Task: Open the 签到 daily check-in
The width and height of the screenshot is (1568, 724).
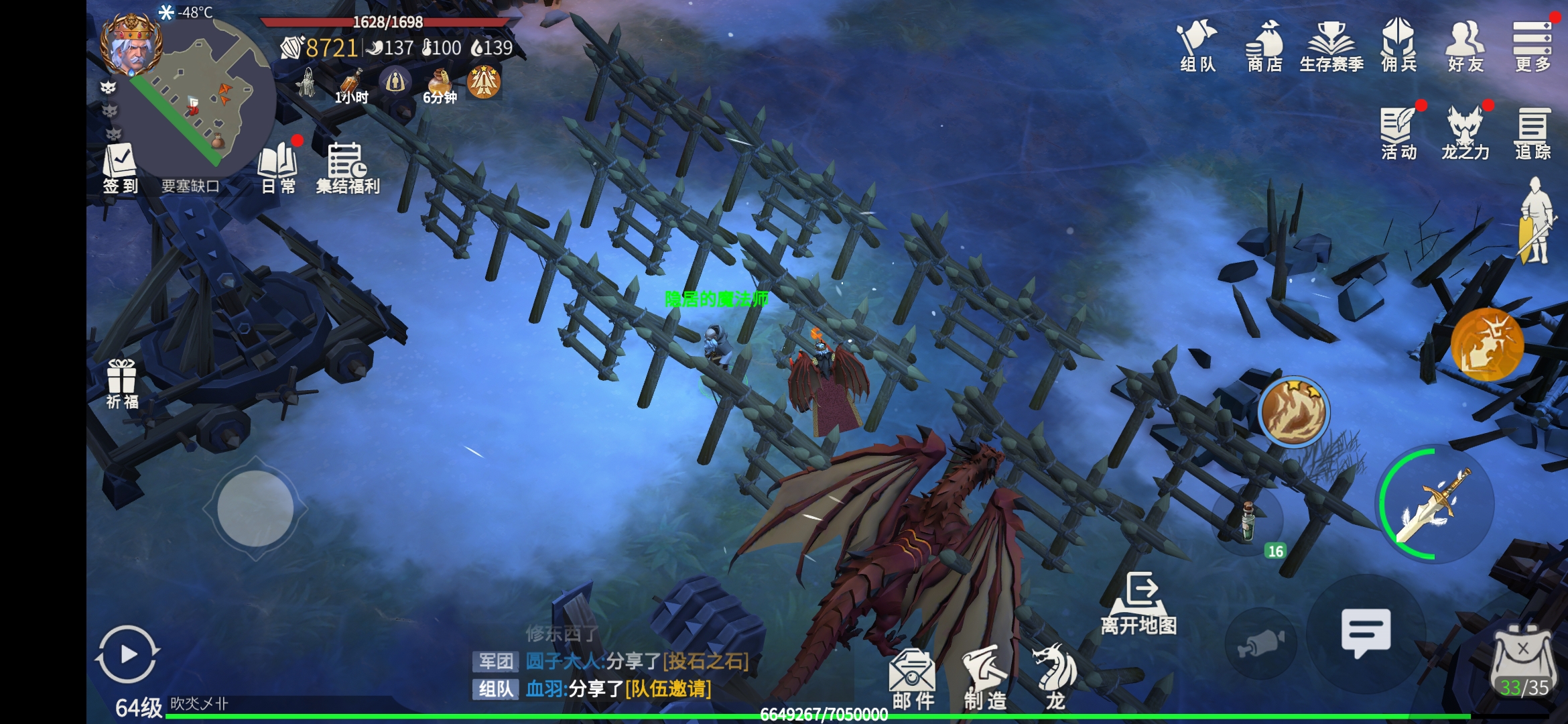Action: [x=120, y=168]
